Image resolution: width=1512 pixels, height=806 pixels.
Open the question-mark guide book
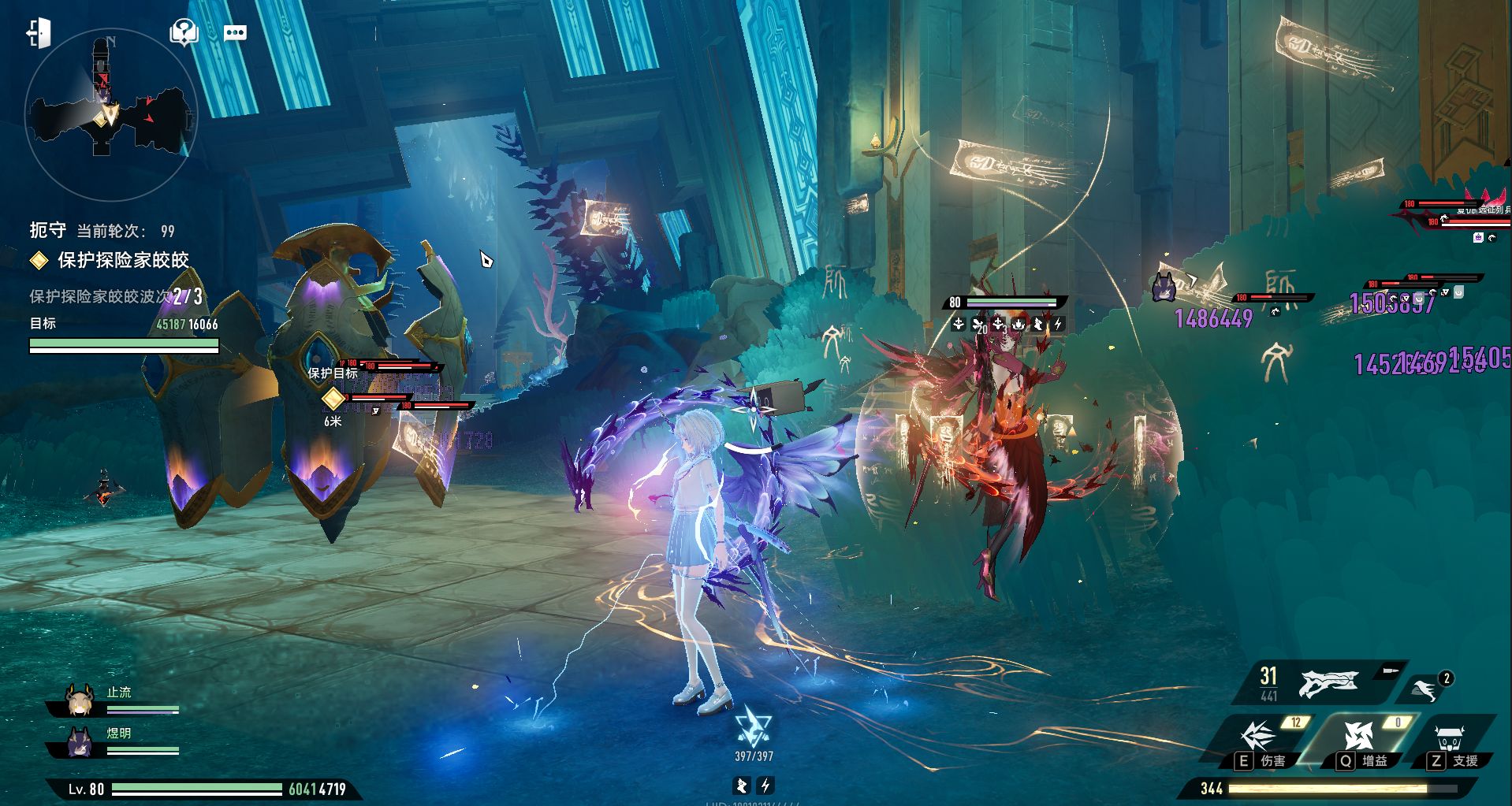pyautogui.click(x=183, y=33)
